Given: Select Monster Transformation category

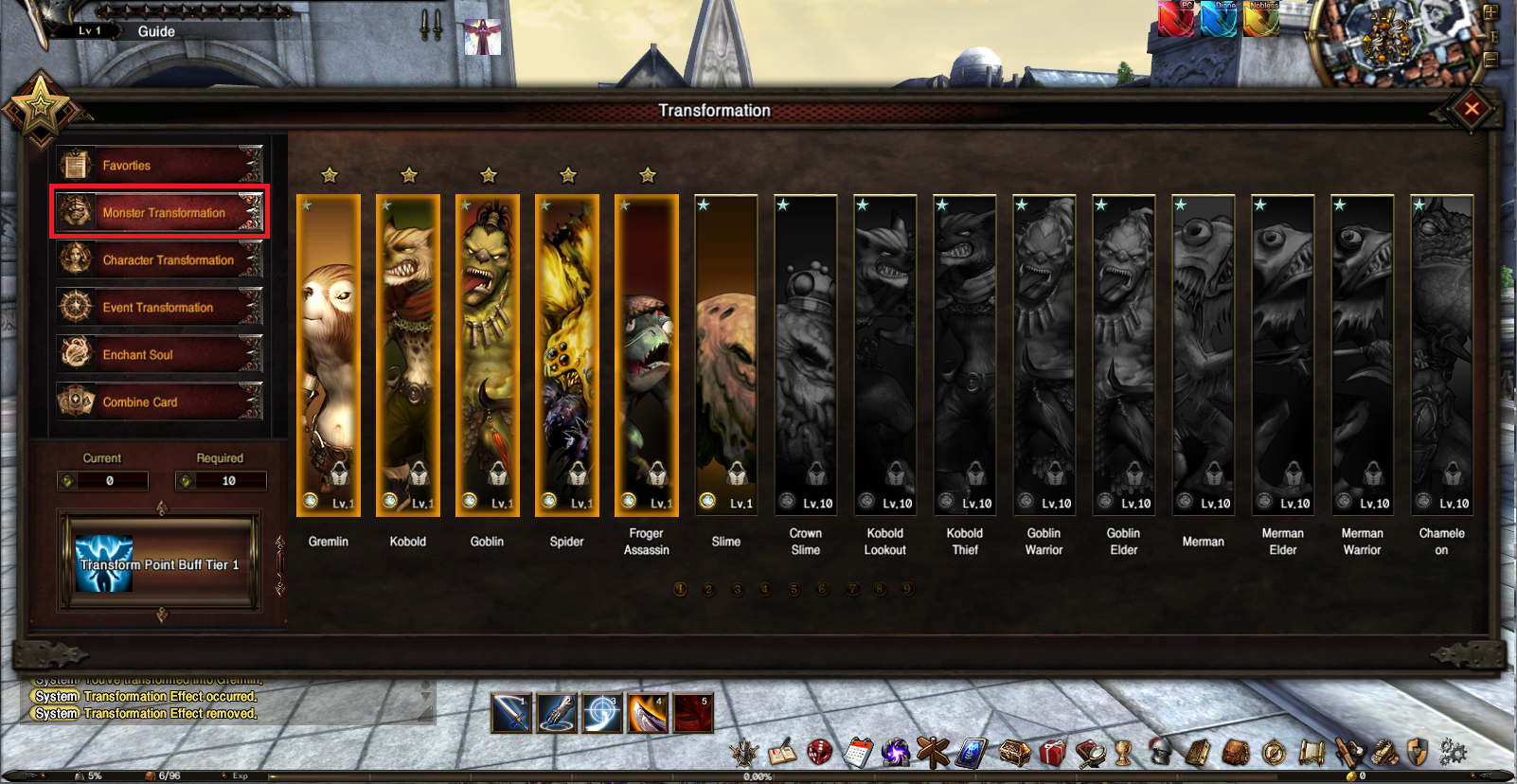Looking at the screenshot, I should 159,213.
